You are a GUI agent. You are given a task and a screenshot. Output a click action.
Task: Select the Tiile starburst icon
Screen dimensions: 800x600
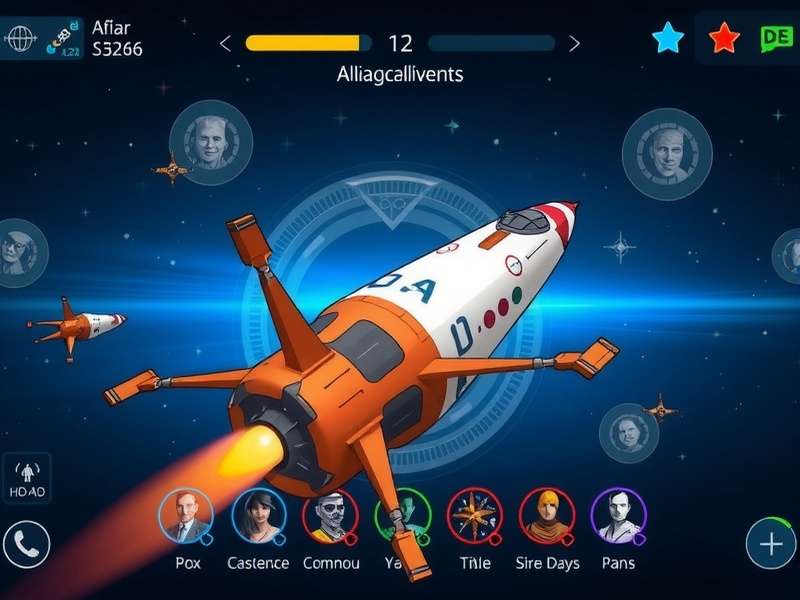[474, 516]
